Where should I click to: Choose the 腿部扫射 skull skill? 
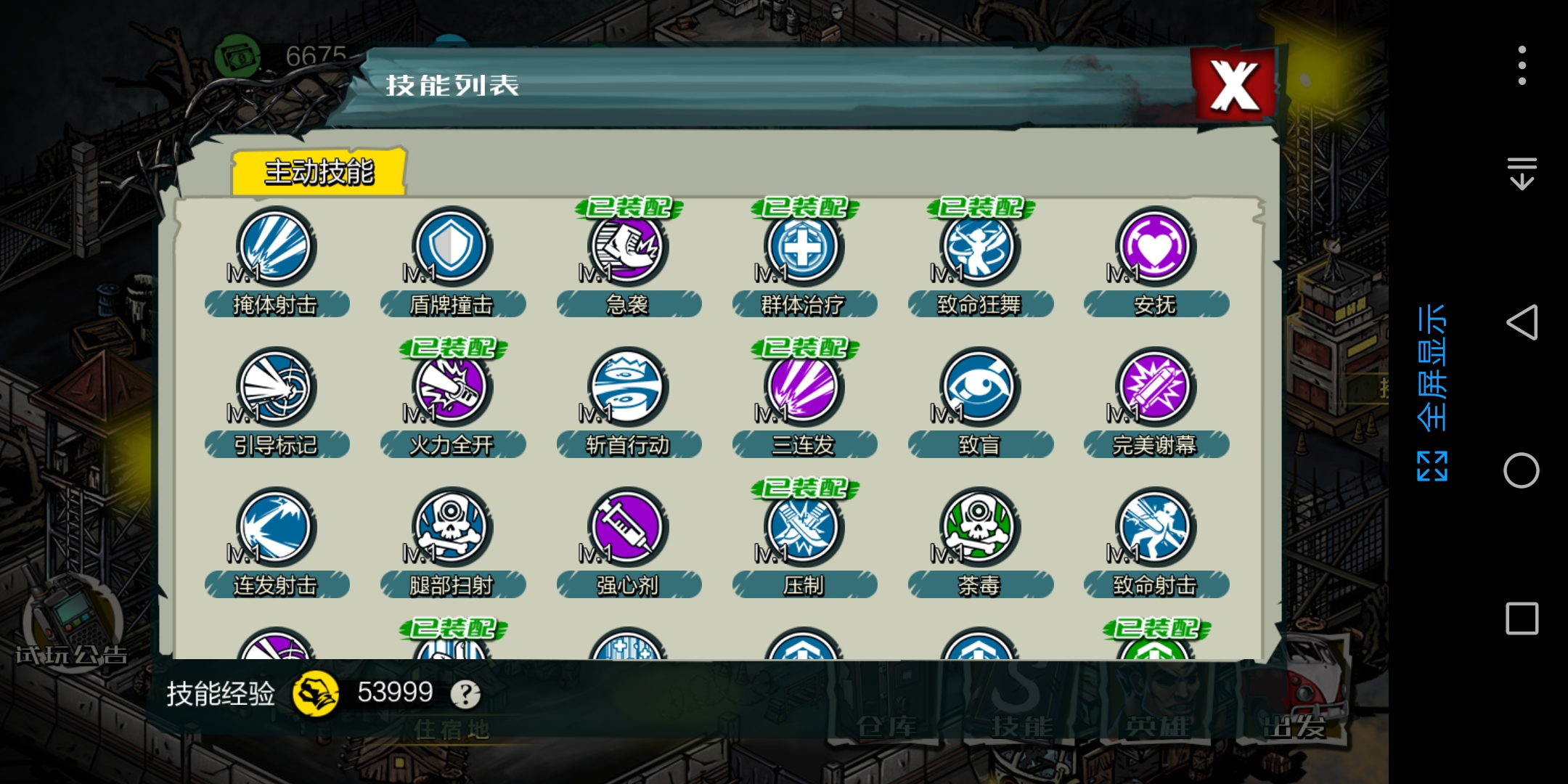click(452, 528)
